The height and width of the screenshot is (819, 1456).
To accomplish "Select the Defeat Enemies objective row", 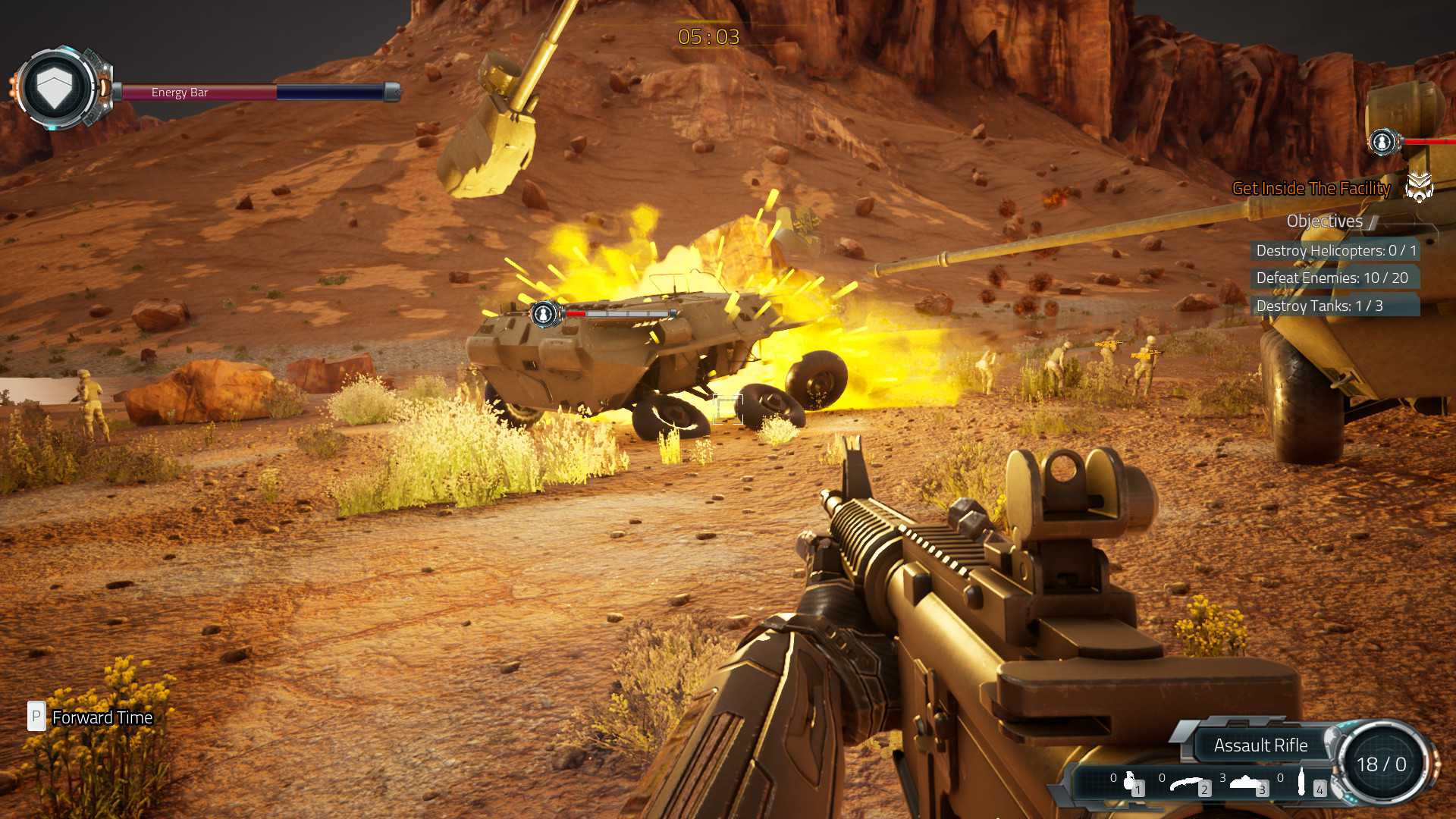I will [1332, 278].
